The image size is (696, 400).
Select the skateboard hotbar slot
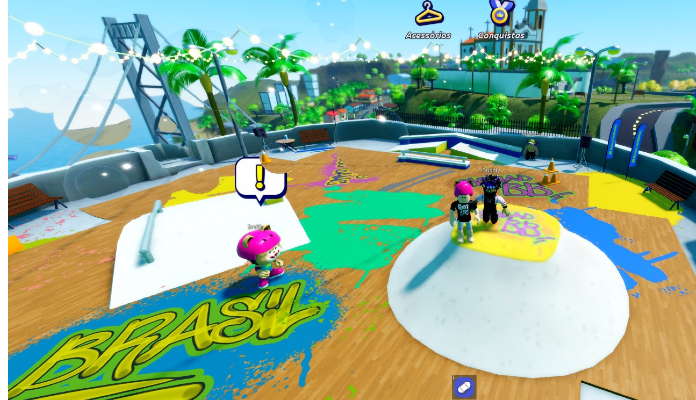tap(464, 387)
